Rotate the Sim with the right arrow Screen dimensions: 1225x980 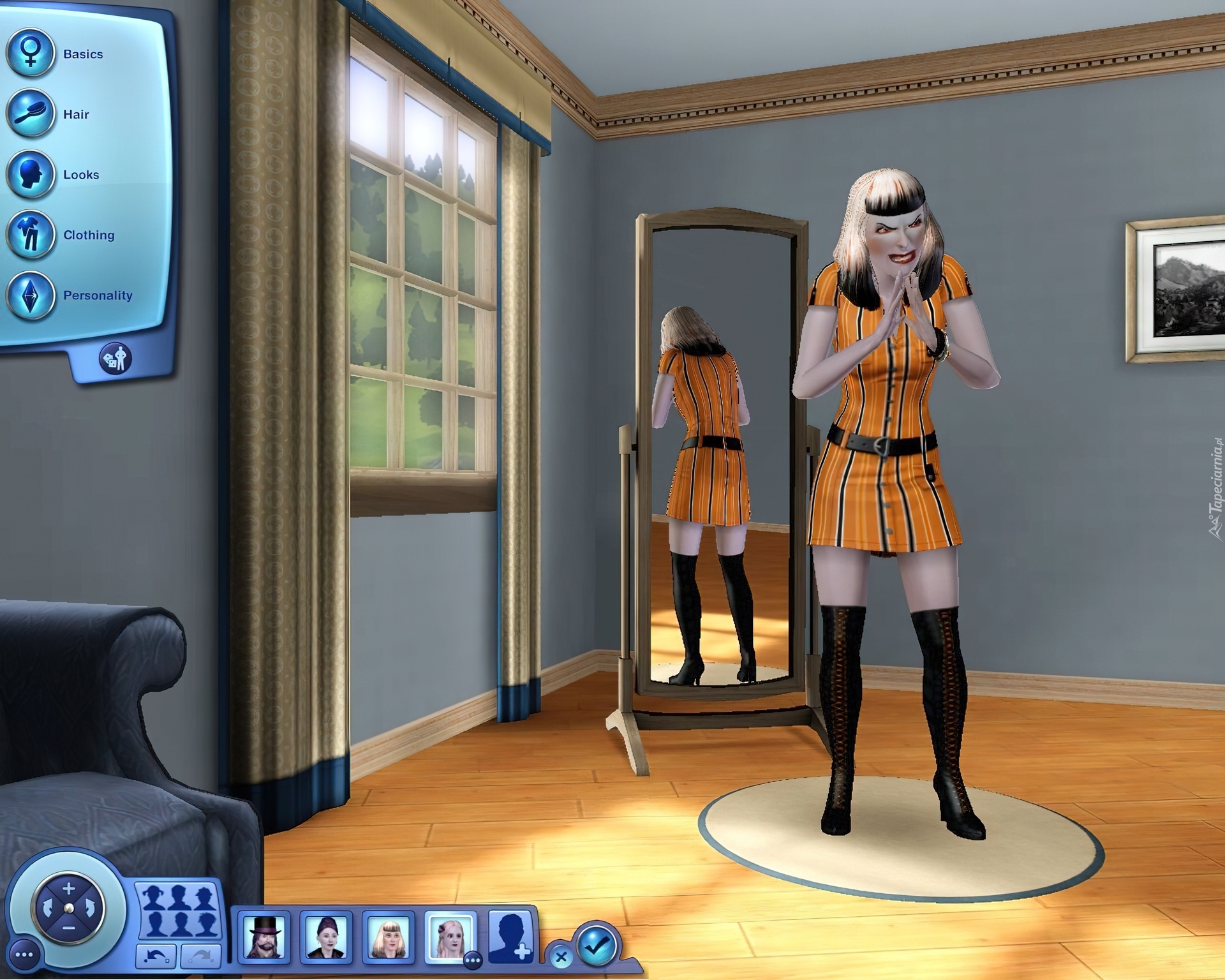point(91,908)
